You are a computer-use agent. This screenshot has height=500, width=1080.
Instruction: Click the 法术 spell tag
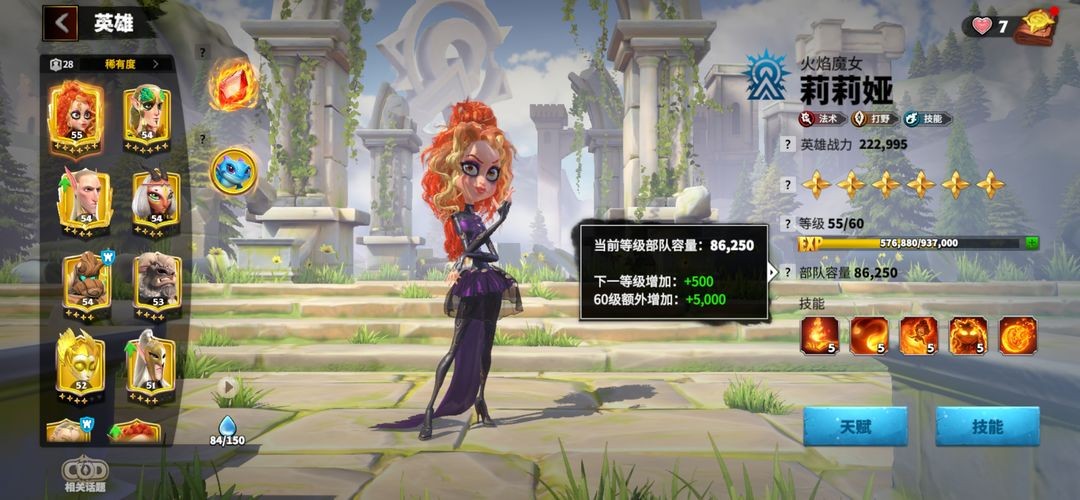pos(820,119)
